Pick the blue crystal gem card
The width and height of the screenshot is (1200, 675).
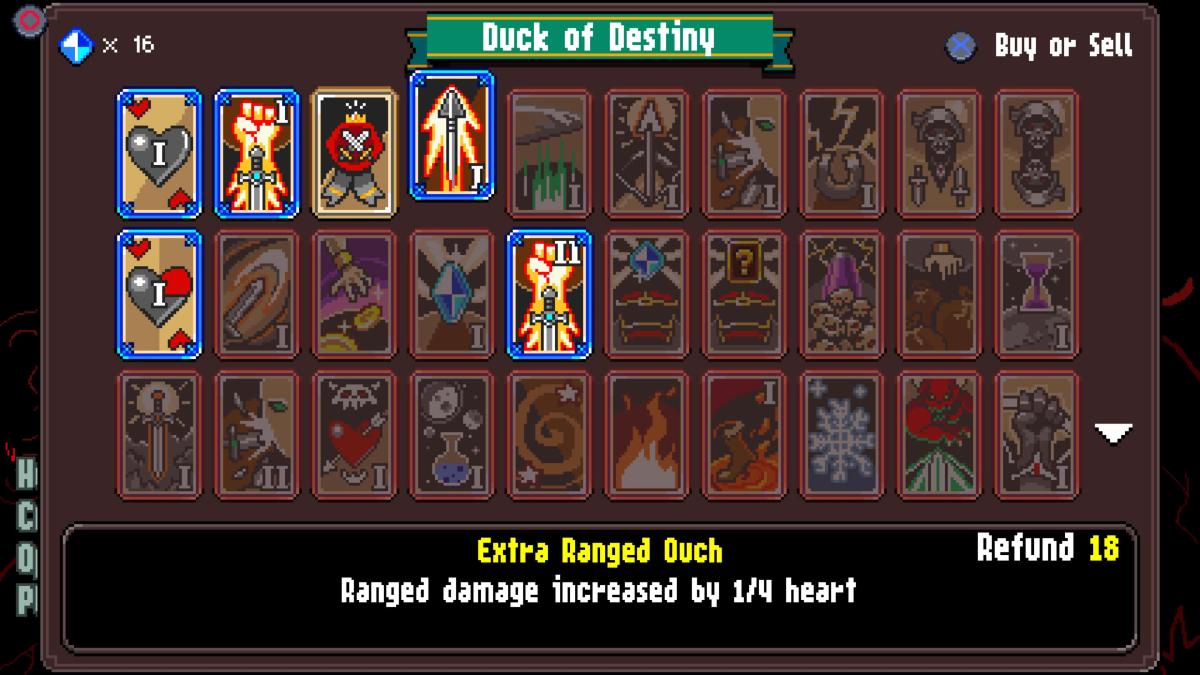click(x=452, y=294)
